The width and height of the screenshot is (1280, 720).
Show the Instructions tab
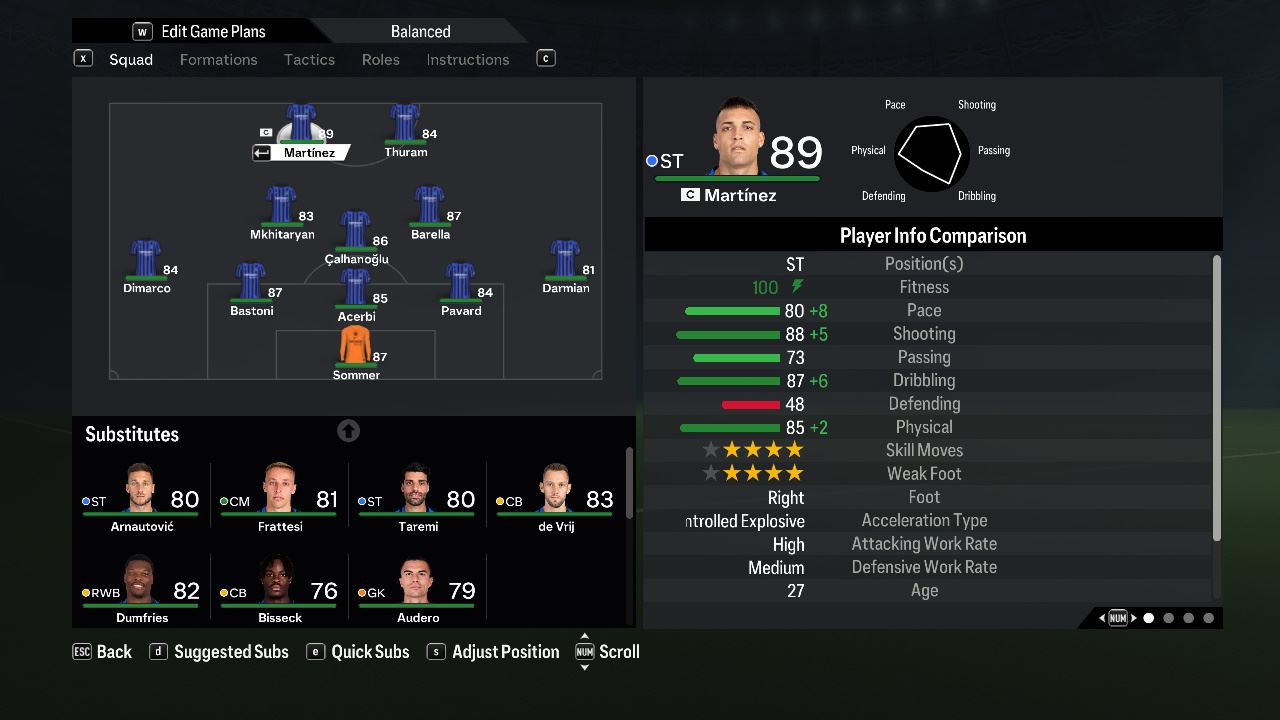tap(467, 60)
